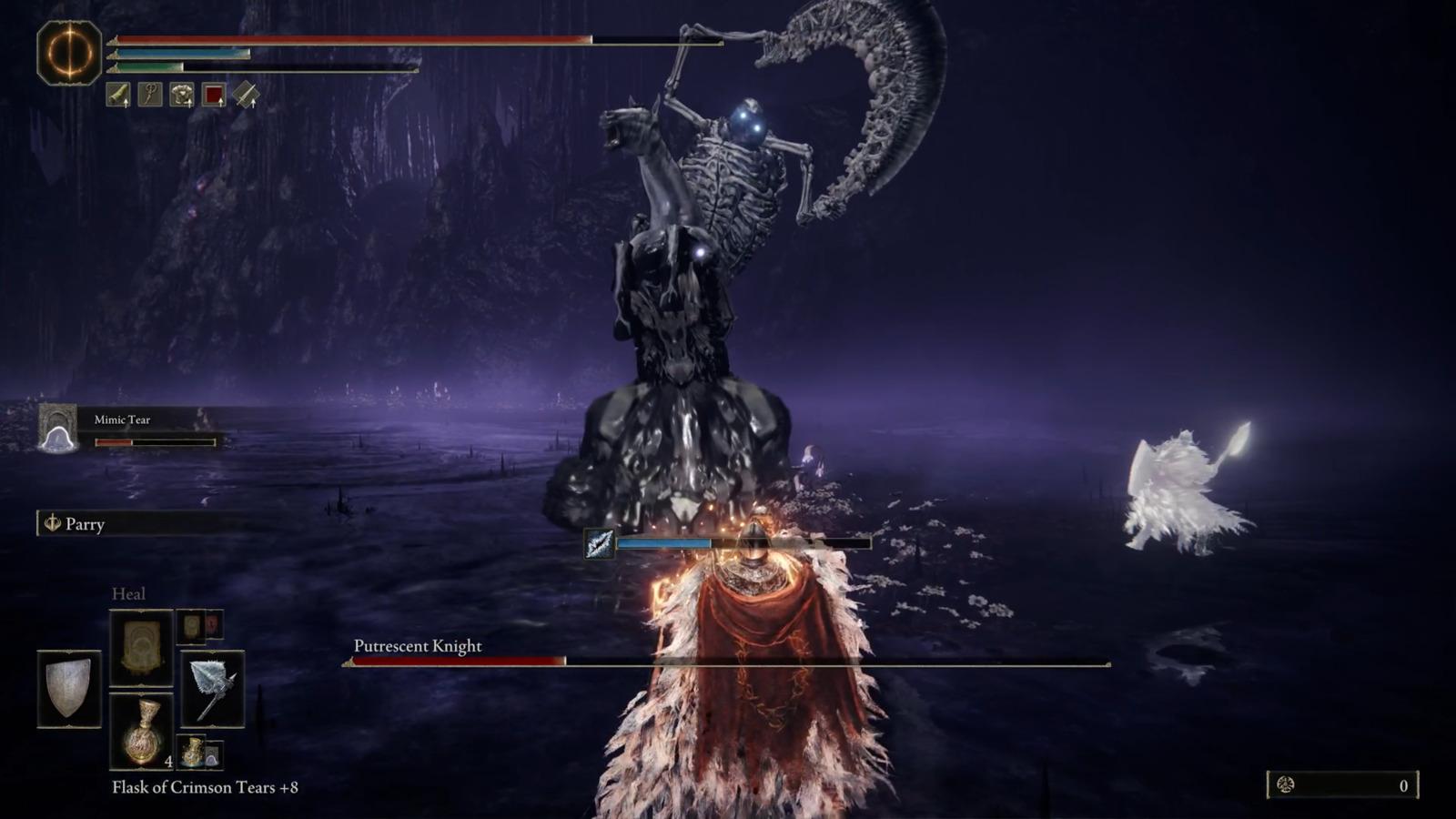Click the next queued flask icon
The width and height of the screenshot is (1456, 819).
pos(193,752)
